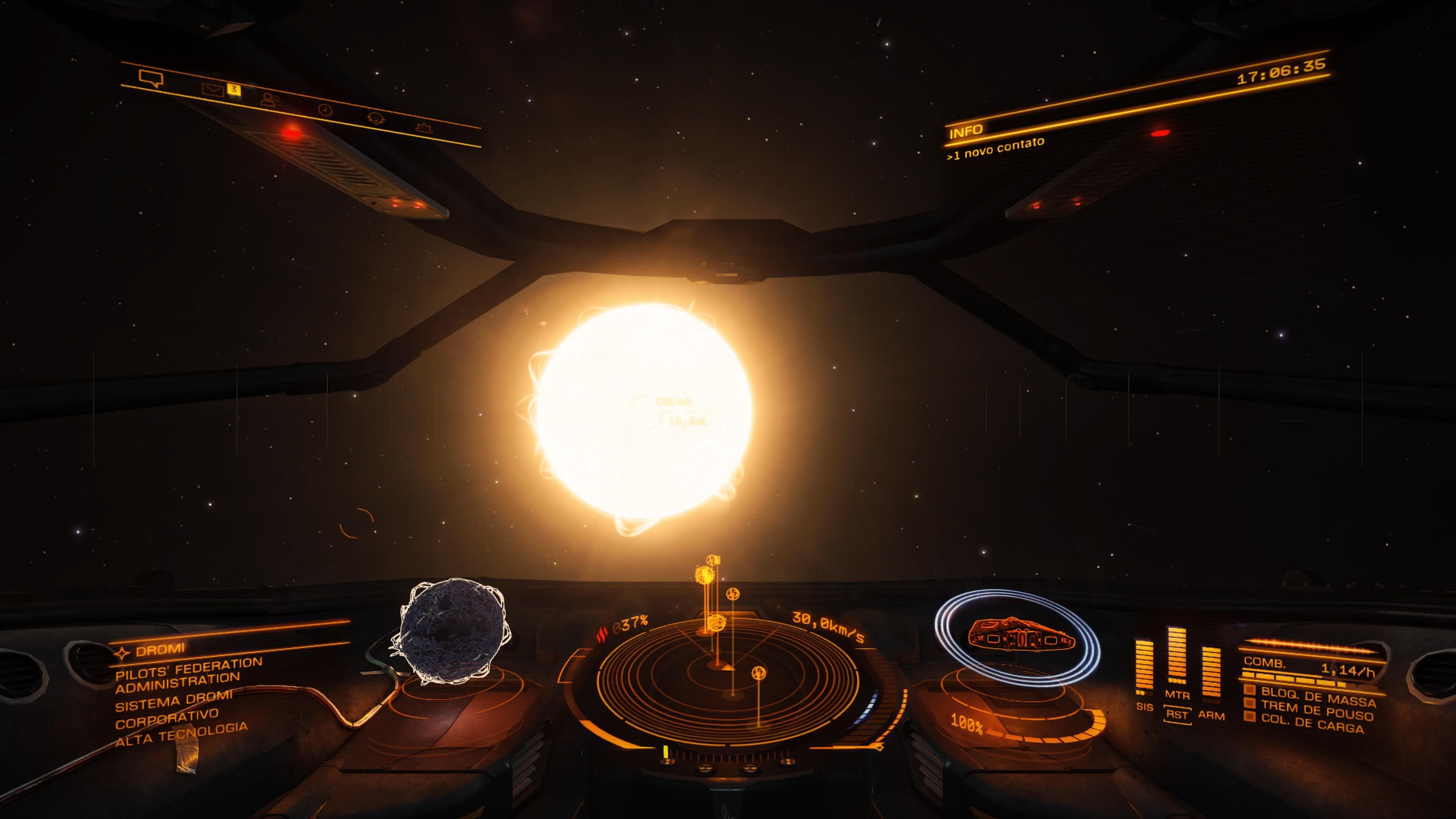Click the RST power reset indicator
This screenshot has height=819, width=1456.
tap(1177, 714)
